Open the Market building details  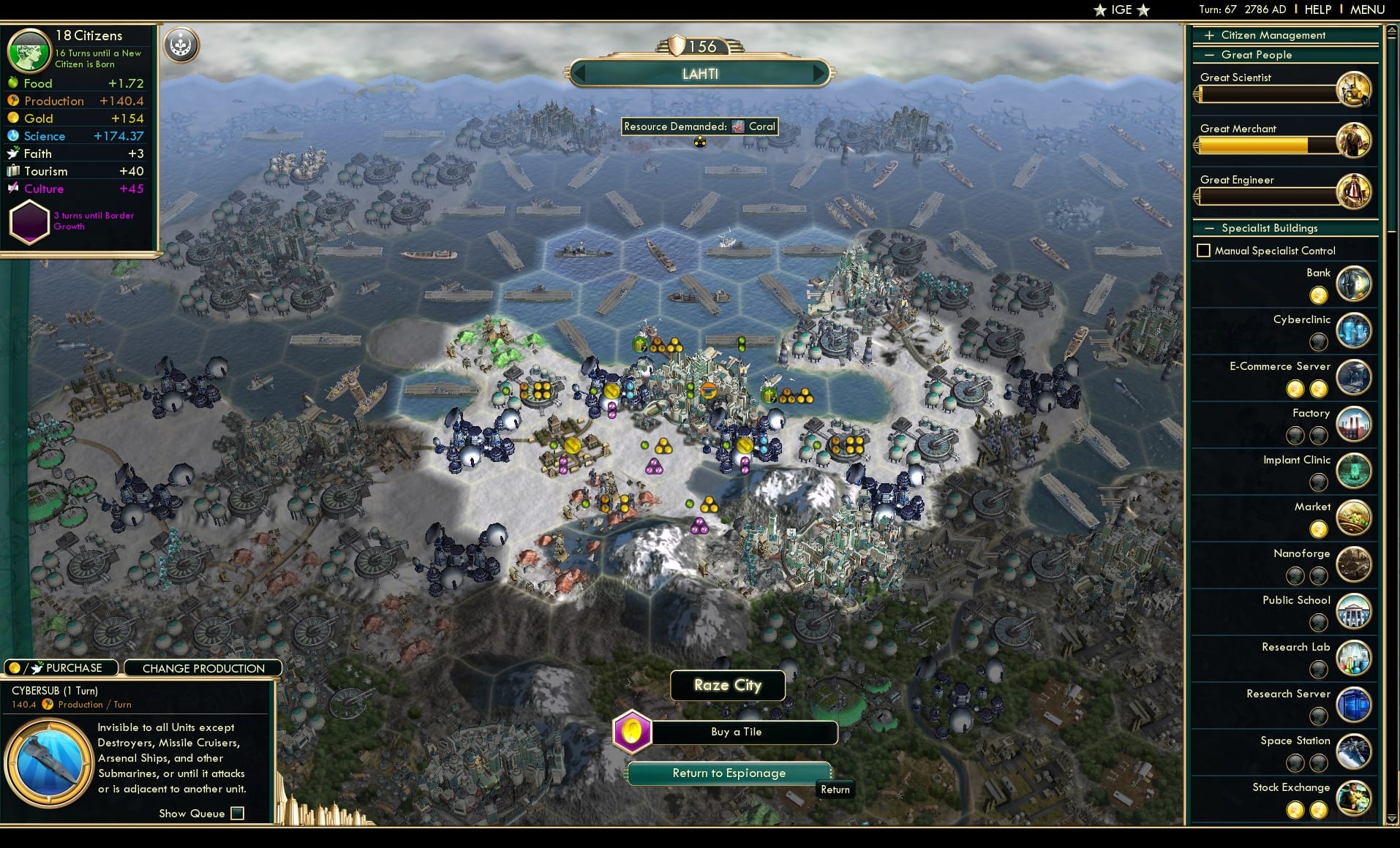[1354, 518]
